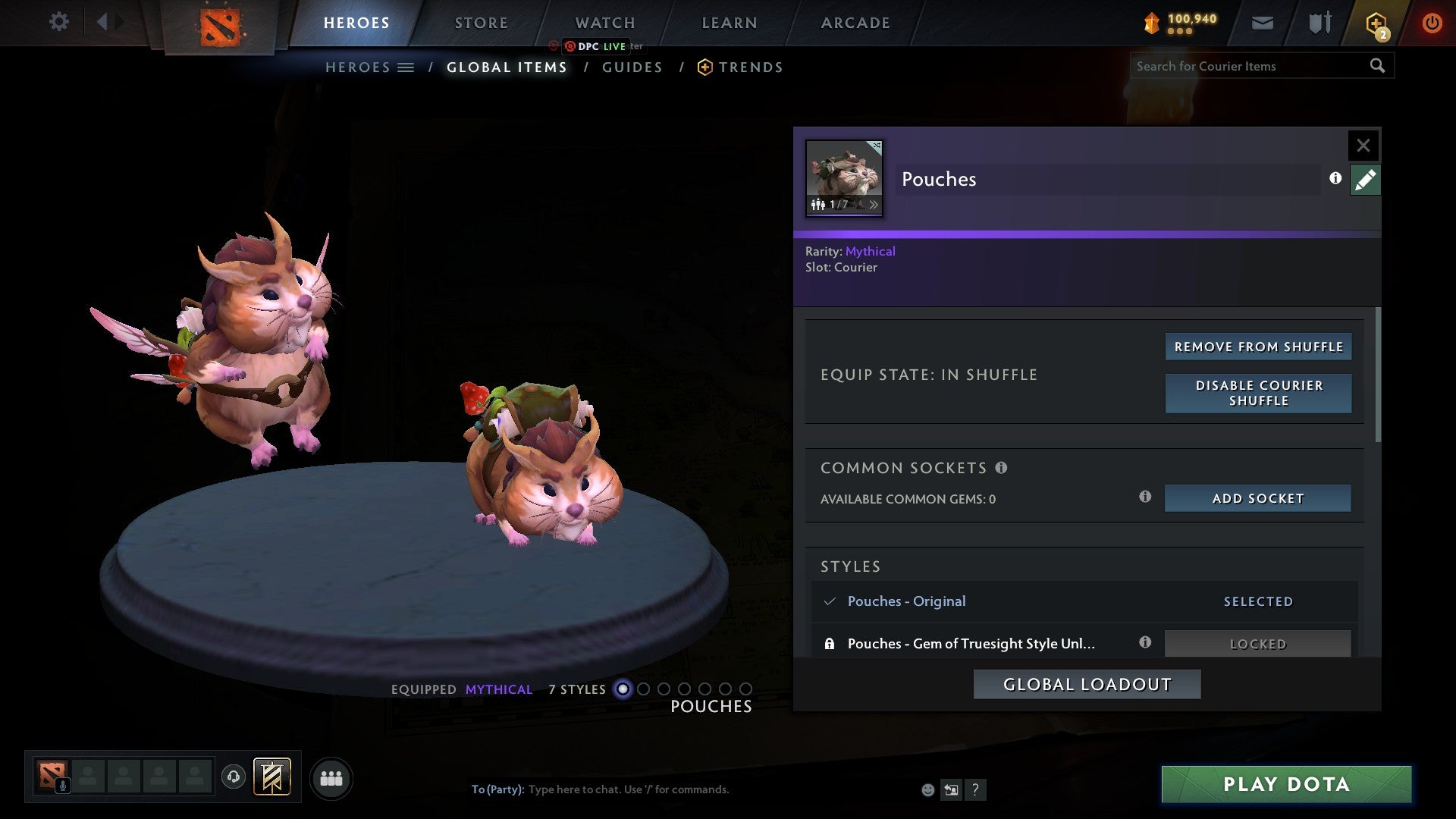
Task: Select the second style dot under the courier
Action: pyautogui.click(x=644, y=689)
